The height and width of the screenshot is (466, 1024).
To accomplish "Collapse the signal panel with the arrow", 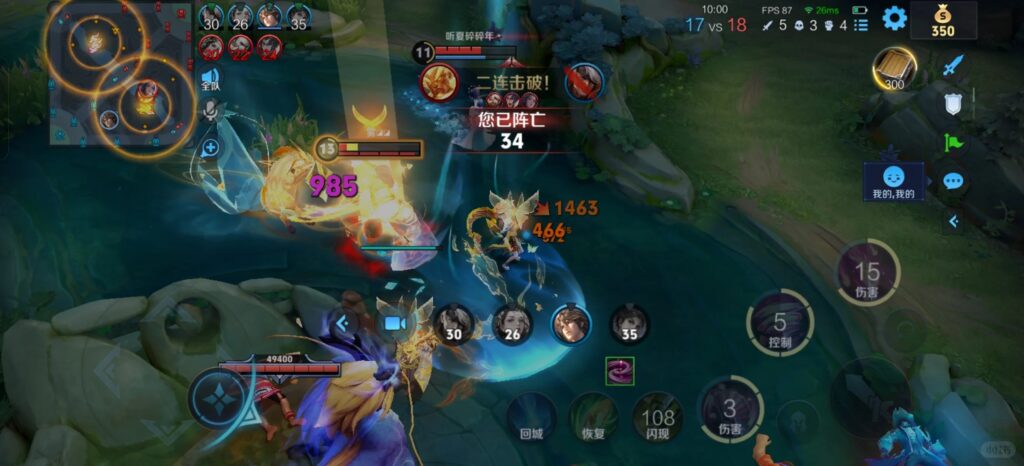I will [x=953, y=221].
